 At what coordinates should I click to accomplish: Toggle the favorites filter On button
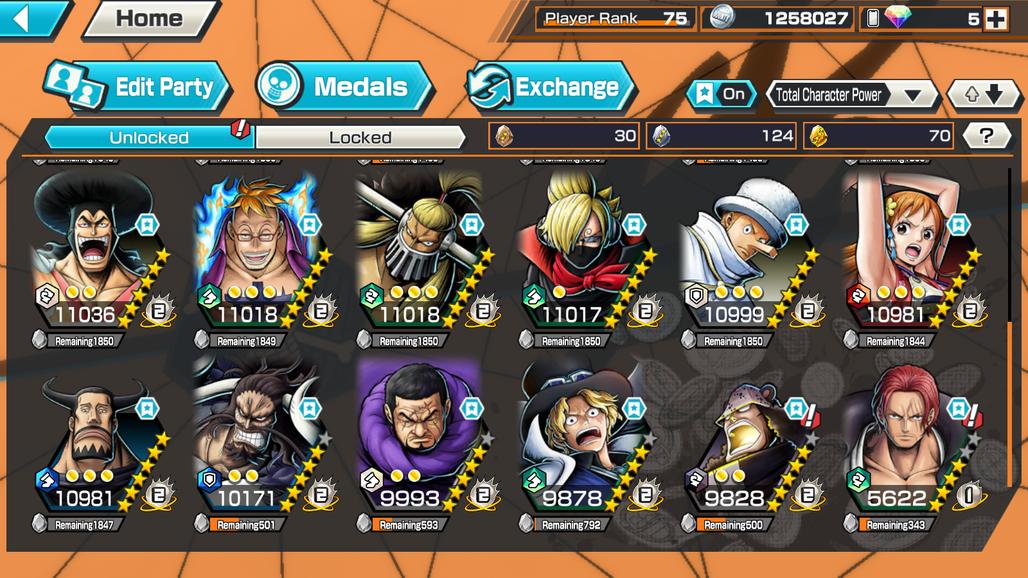(x=721, y=94)
